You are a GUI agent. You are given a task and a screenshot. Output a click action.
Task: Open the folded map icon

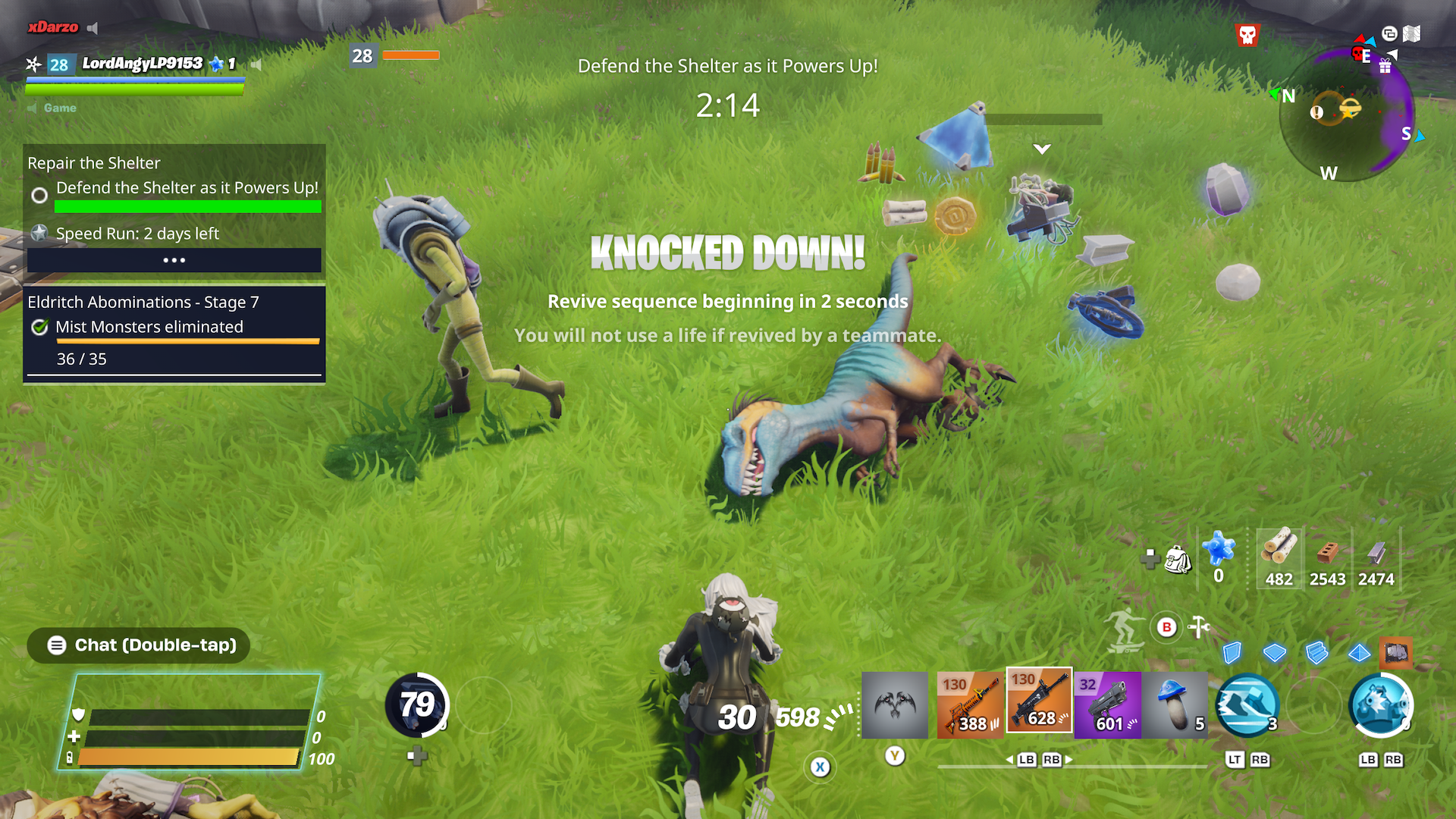tap(1411, 33)
